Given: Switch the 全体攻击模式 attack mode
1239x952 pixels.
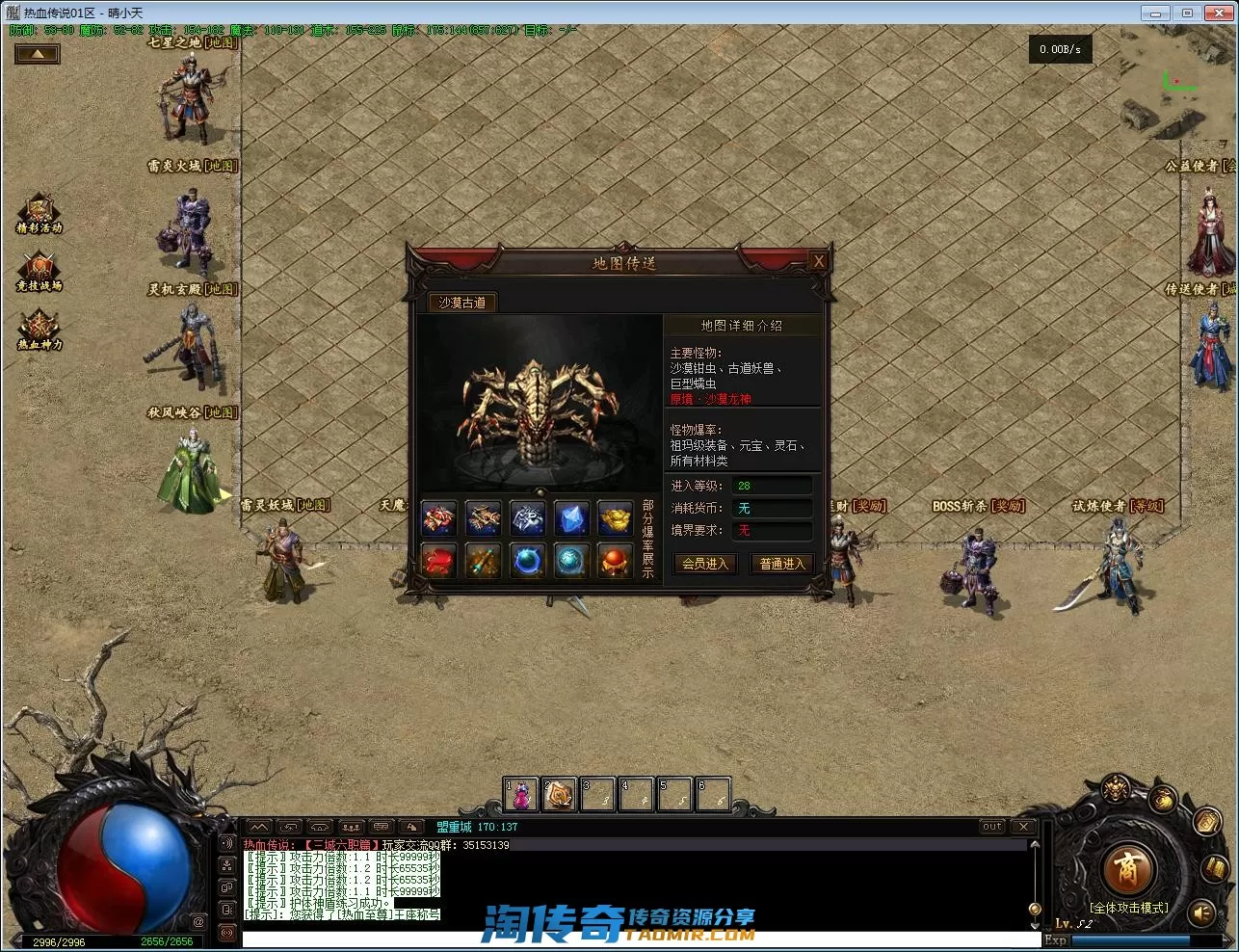Looking at the screenshot, I should [x=1128, y=908].
